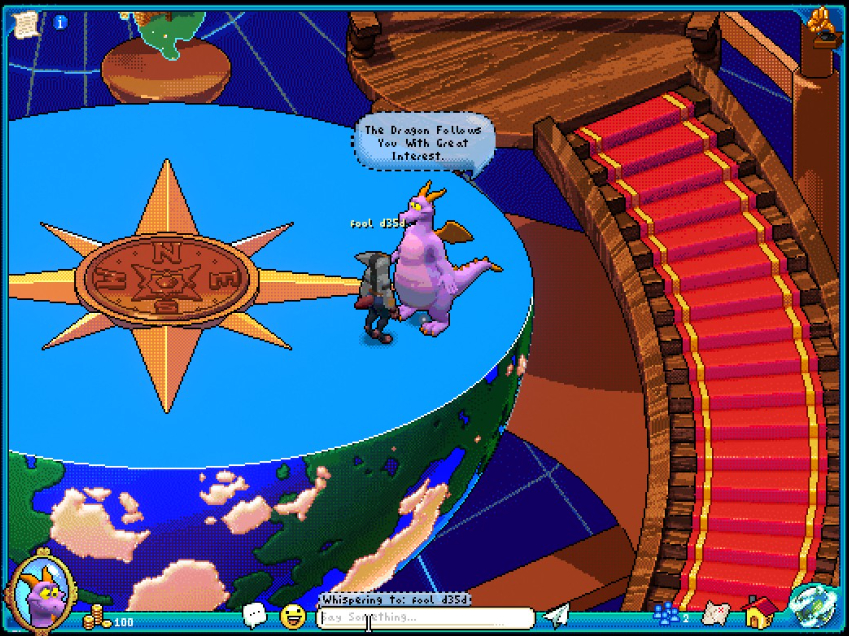Open the blue friends list icon
The width and height of the screenshot is (849, 636).
[x=667, y=614]
